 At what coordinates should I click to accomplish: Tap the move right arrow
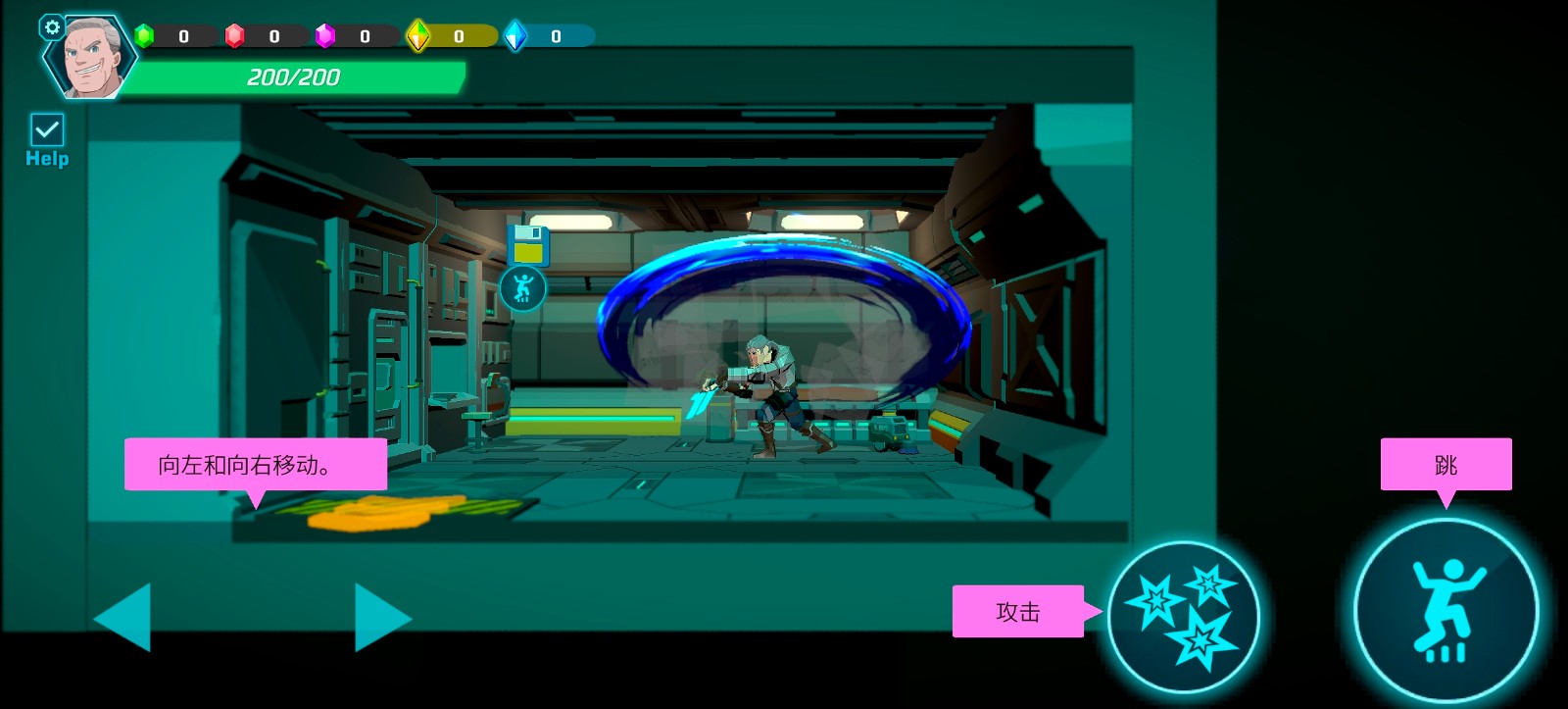[380, 617]
